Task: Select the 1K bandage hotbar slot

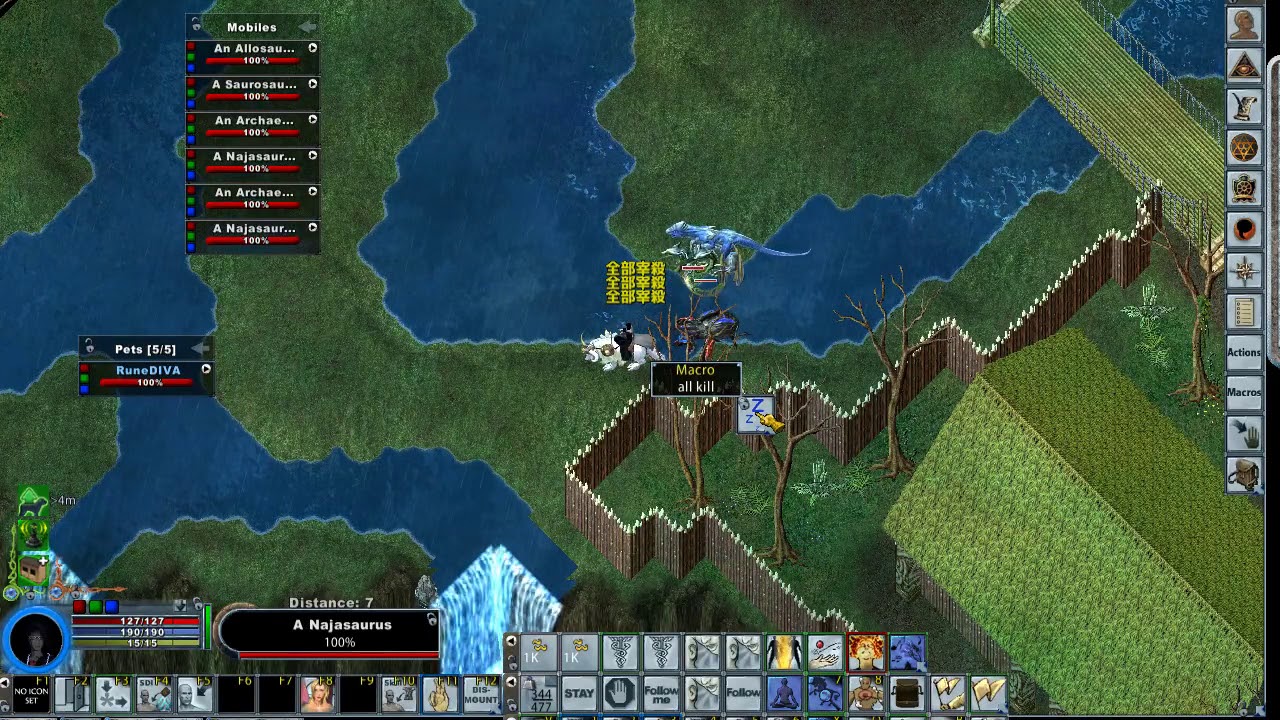Action: [537, 653]
